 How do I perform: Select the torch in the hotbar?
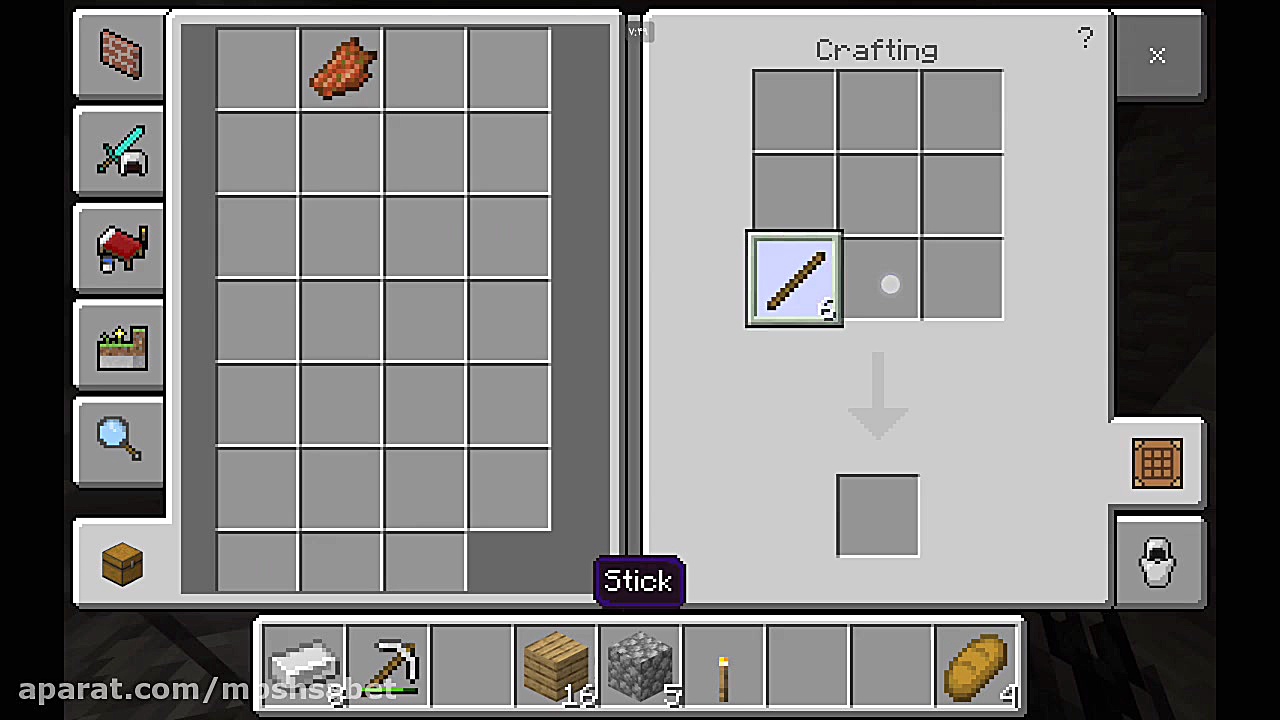click(x=724, y=665)
